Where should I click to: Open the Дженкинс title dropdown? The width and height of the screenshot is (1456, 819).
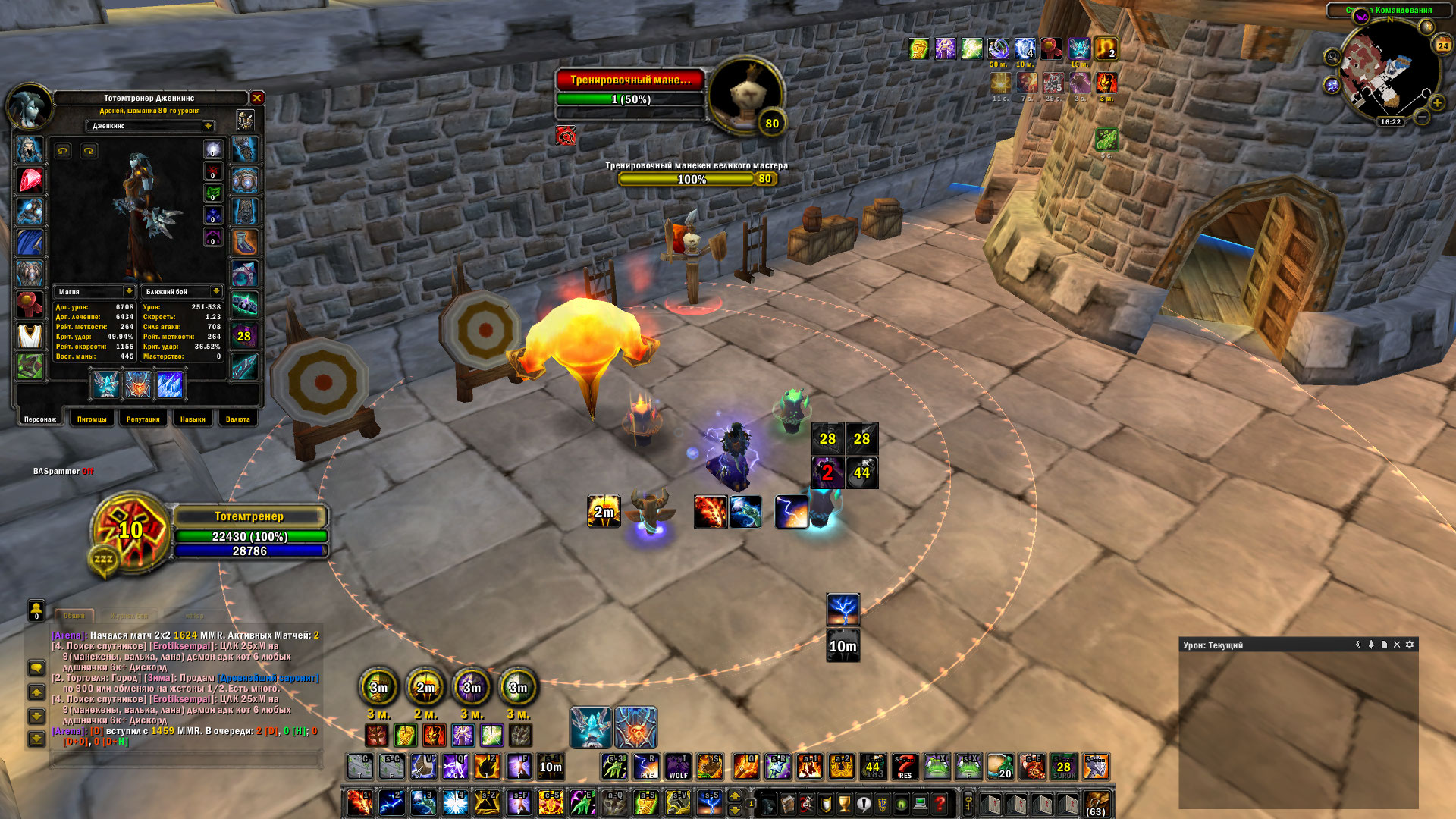point(208,126)
